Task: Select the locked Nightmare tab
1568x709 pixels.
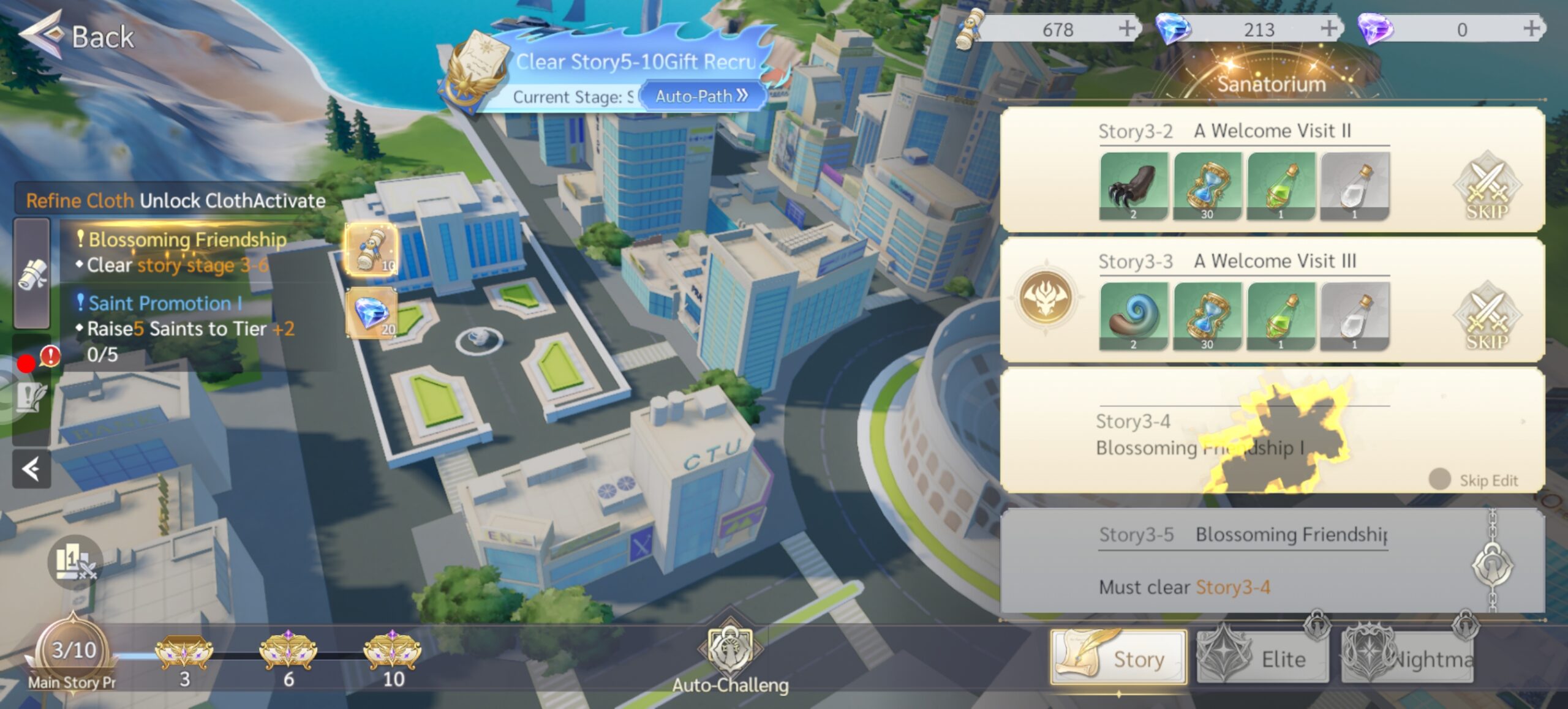Action: coord(1408,658)
